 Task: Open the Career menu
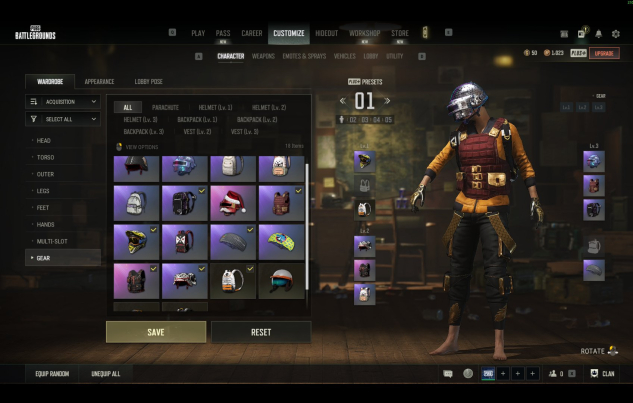pyautogui.click(x=253, y=33)
